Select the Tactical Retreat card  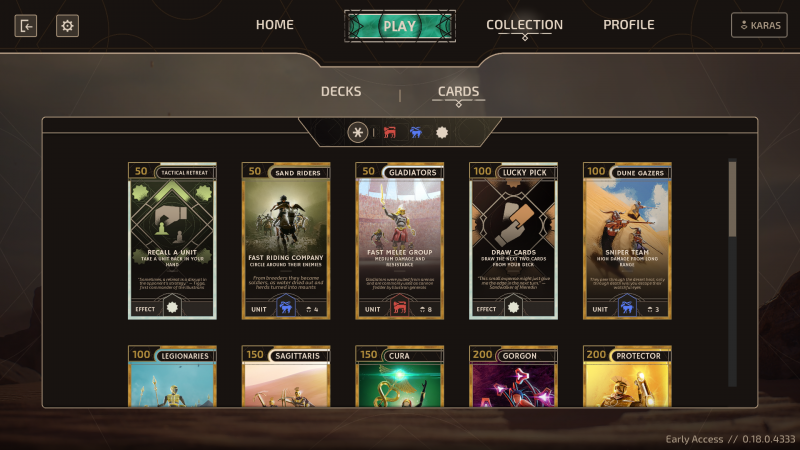tap(172, 240)
